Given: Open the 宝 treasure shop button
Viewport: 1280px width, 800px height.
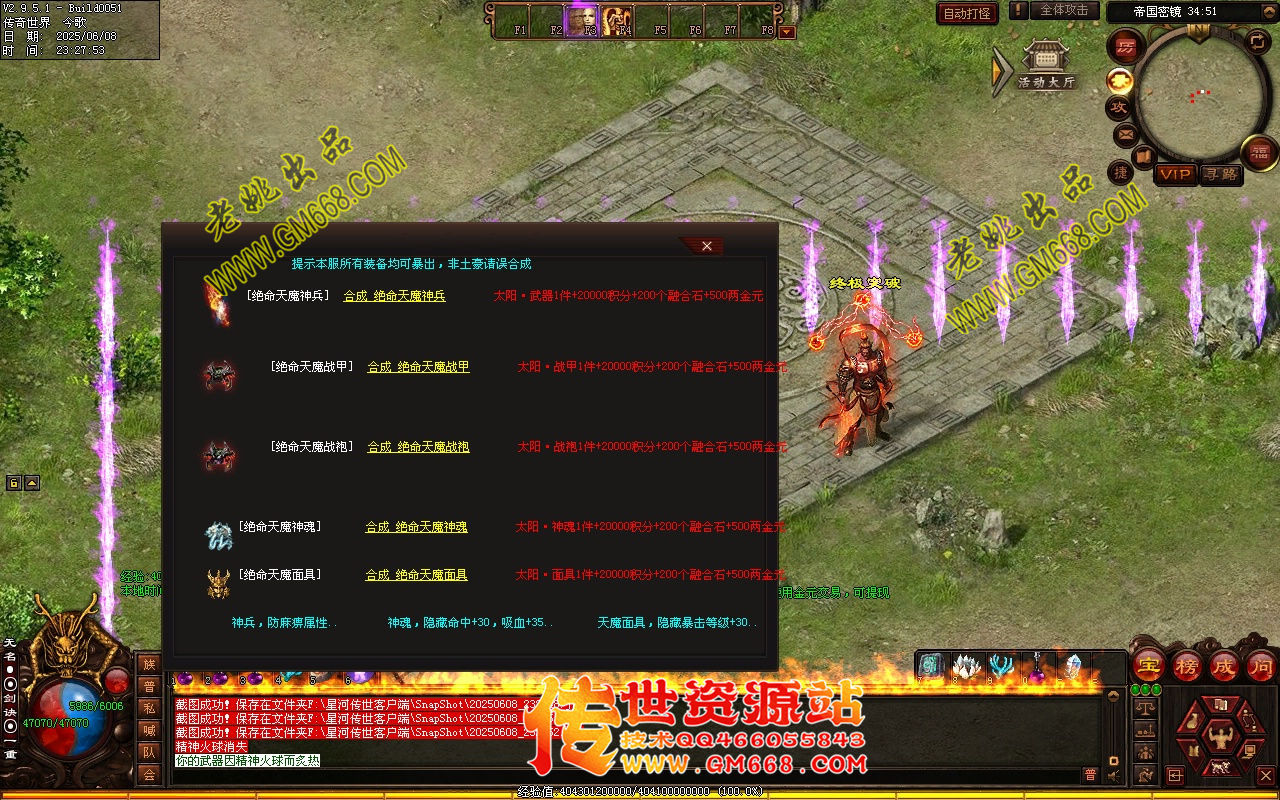Looking at the screenshot, I should click(x=1148, y=665).
